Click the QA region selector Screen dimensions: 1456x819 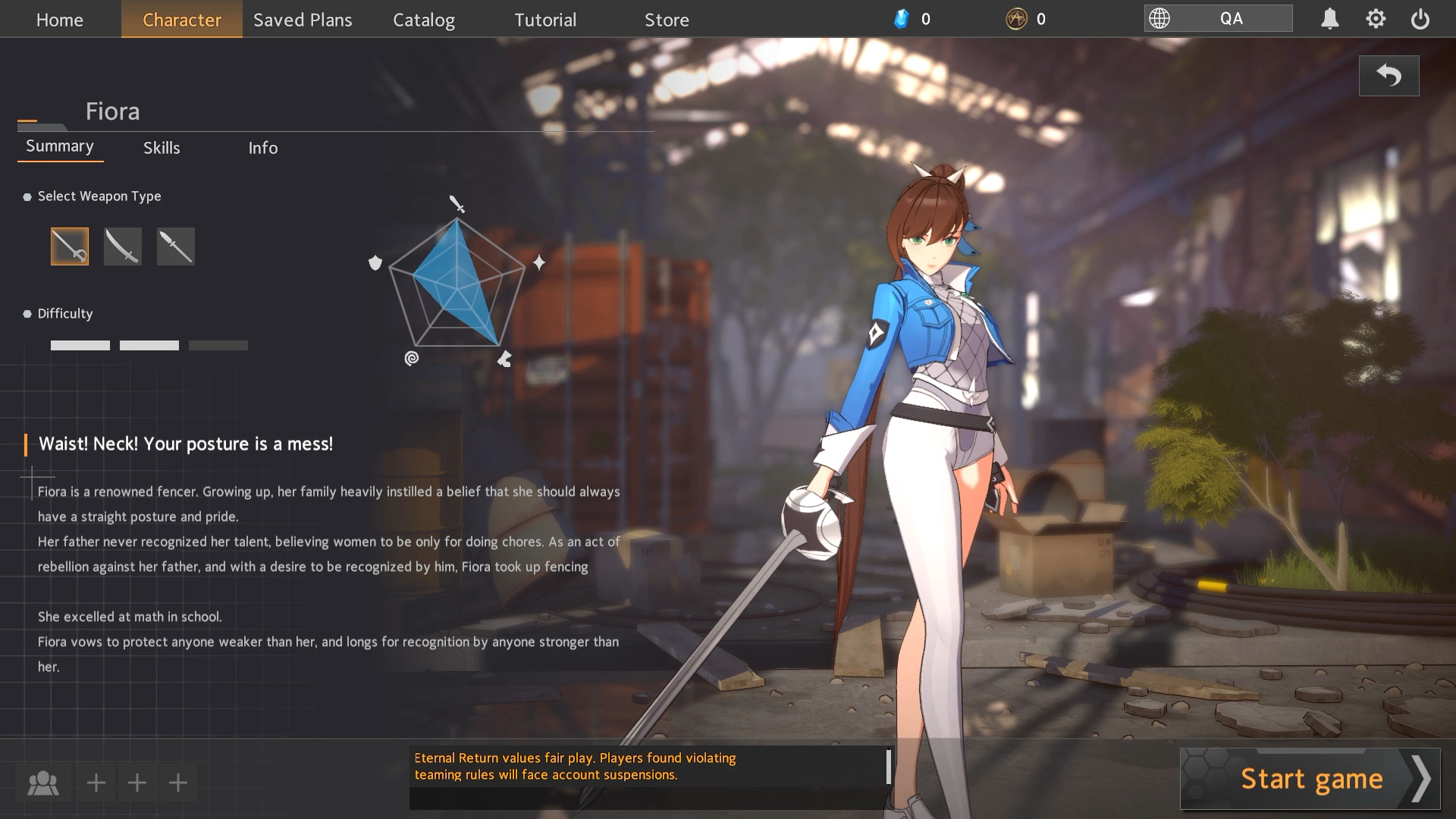[1218, 19]
